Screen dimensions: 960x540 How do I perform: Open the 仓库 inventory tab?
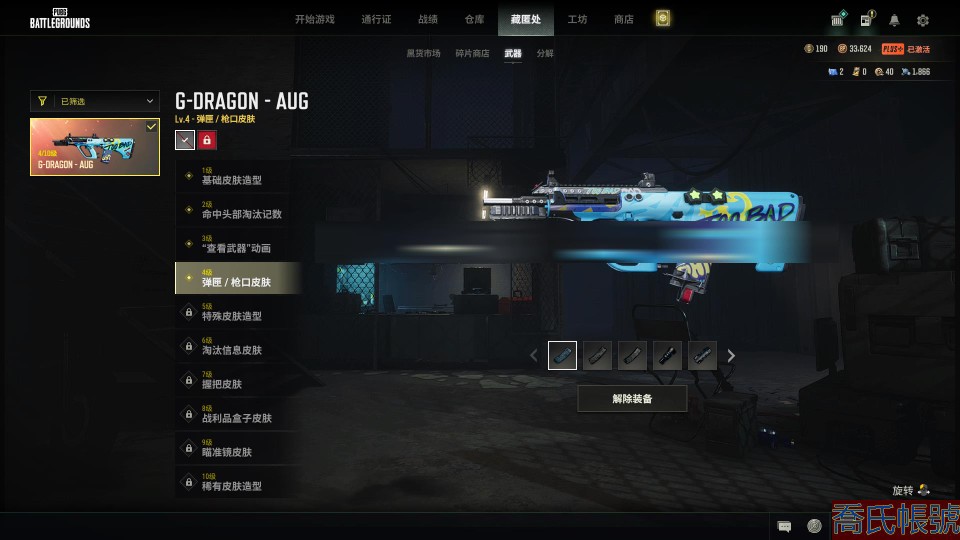pyautogui.click(x=474, y=19)
